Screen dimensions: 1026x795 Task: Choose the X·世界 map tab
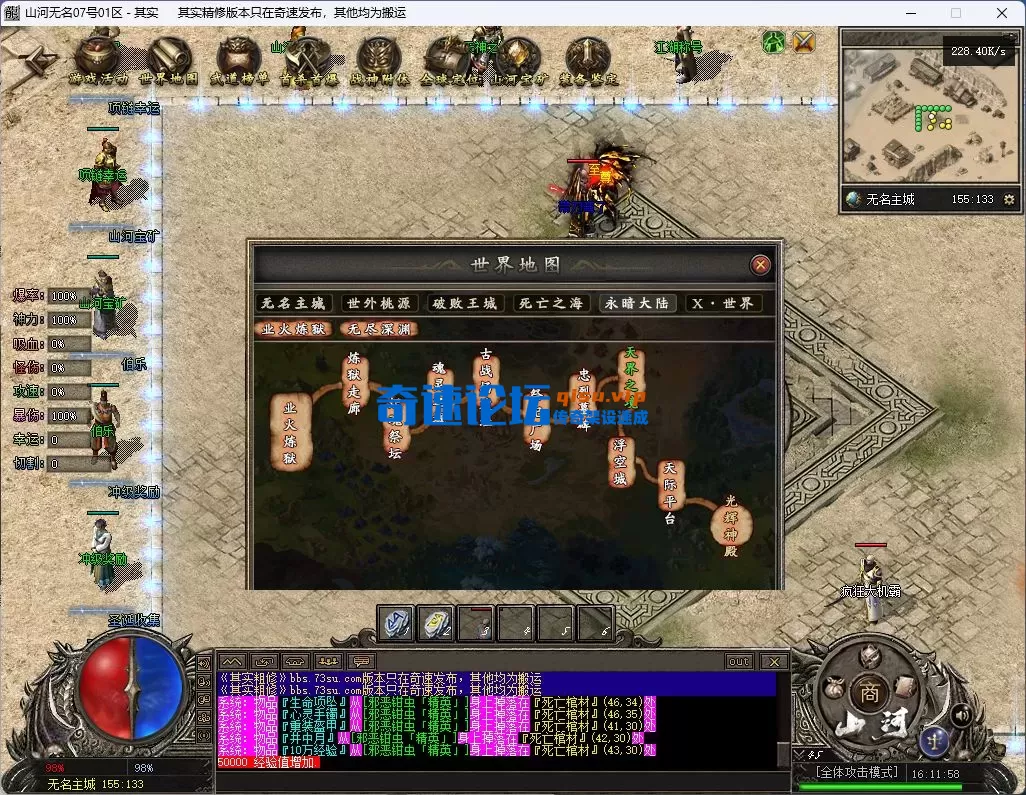click(723, 303)
